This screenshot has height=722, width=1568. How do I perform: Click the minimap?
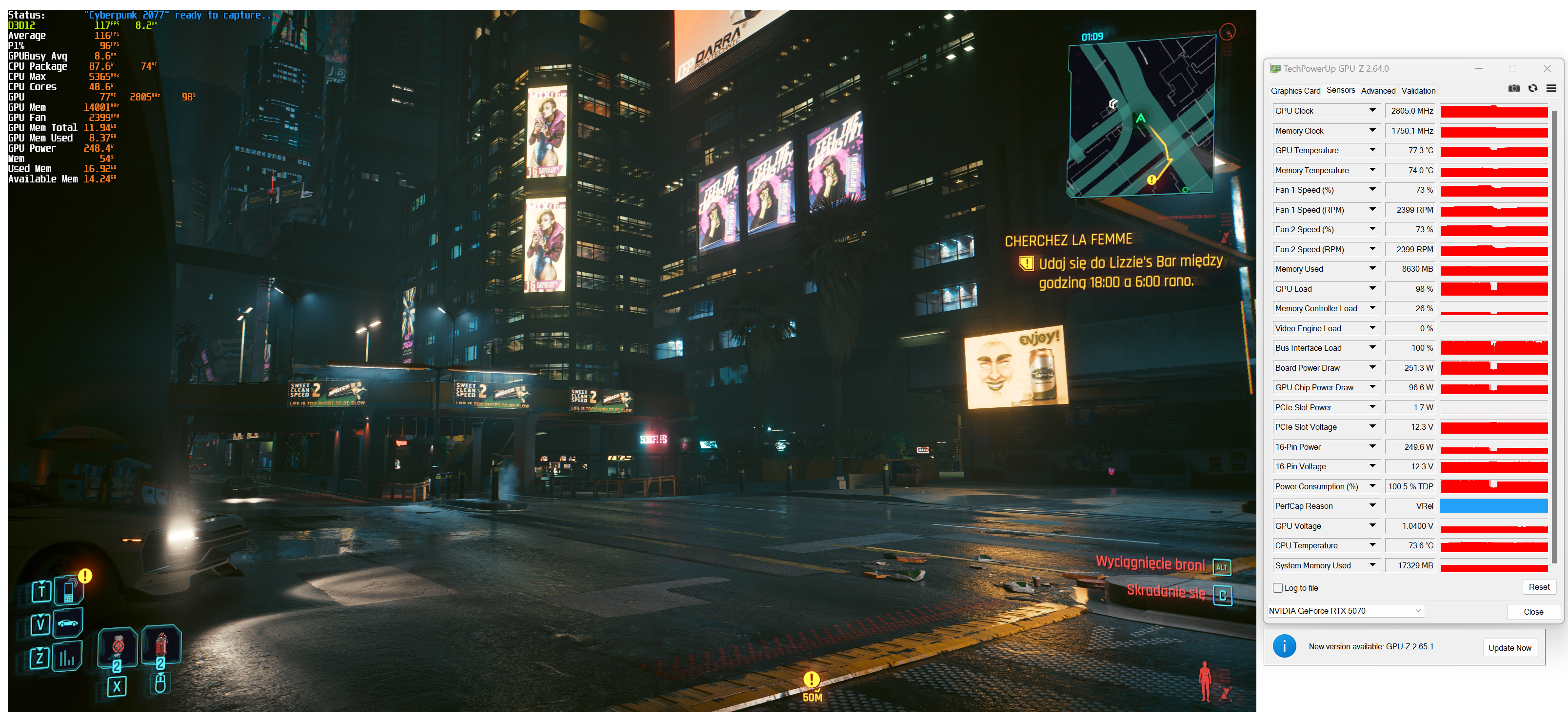pyautogui.click(x=1141, y=116)
